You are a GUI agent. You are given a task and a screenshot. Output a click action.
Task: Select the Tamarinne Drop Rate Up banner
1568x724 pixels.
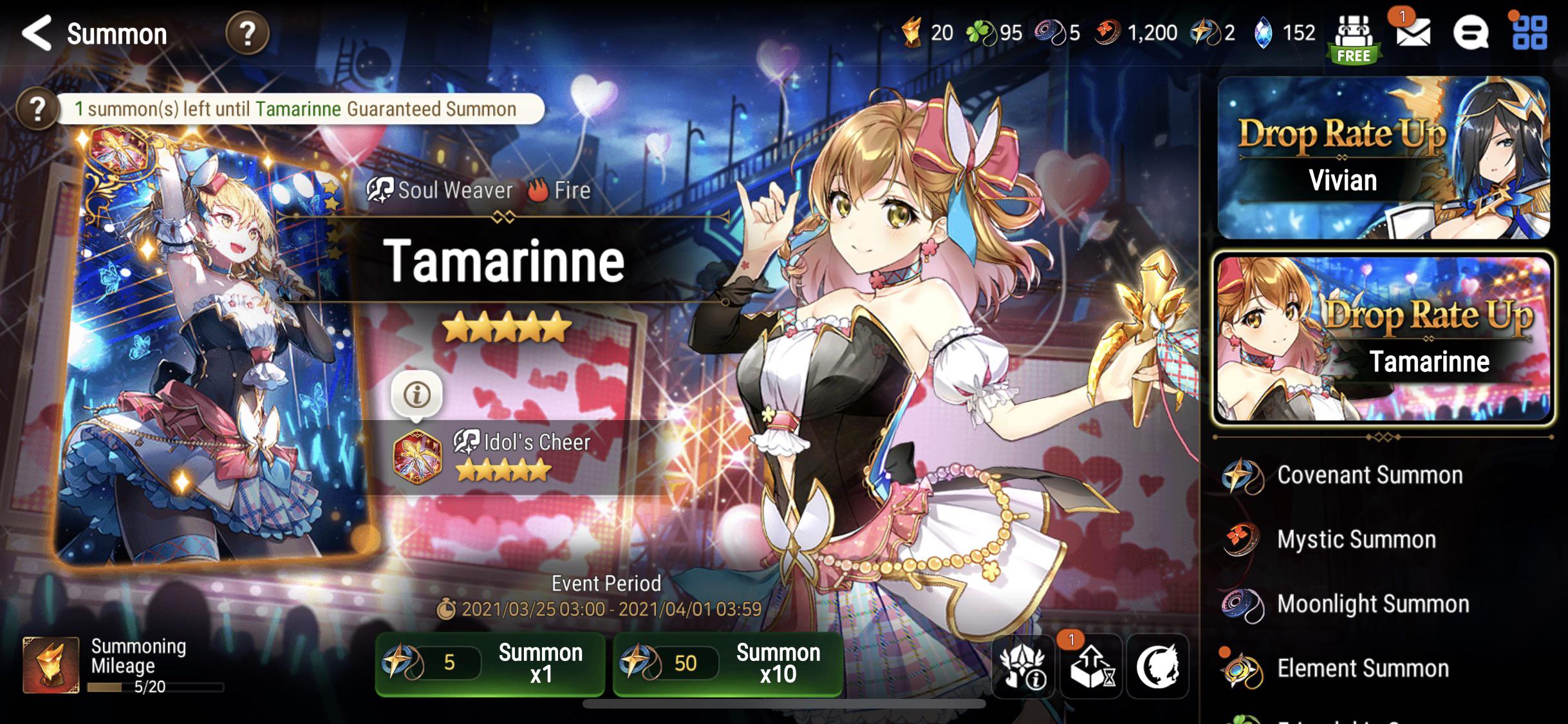[x=1383, y=339]
